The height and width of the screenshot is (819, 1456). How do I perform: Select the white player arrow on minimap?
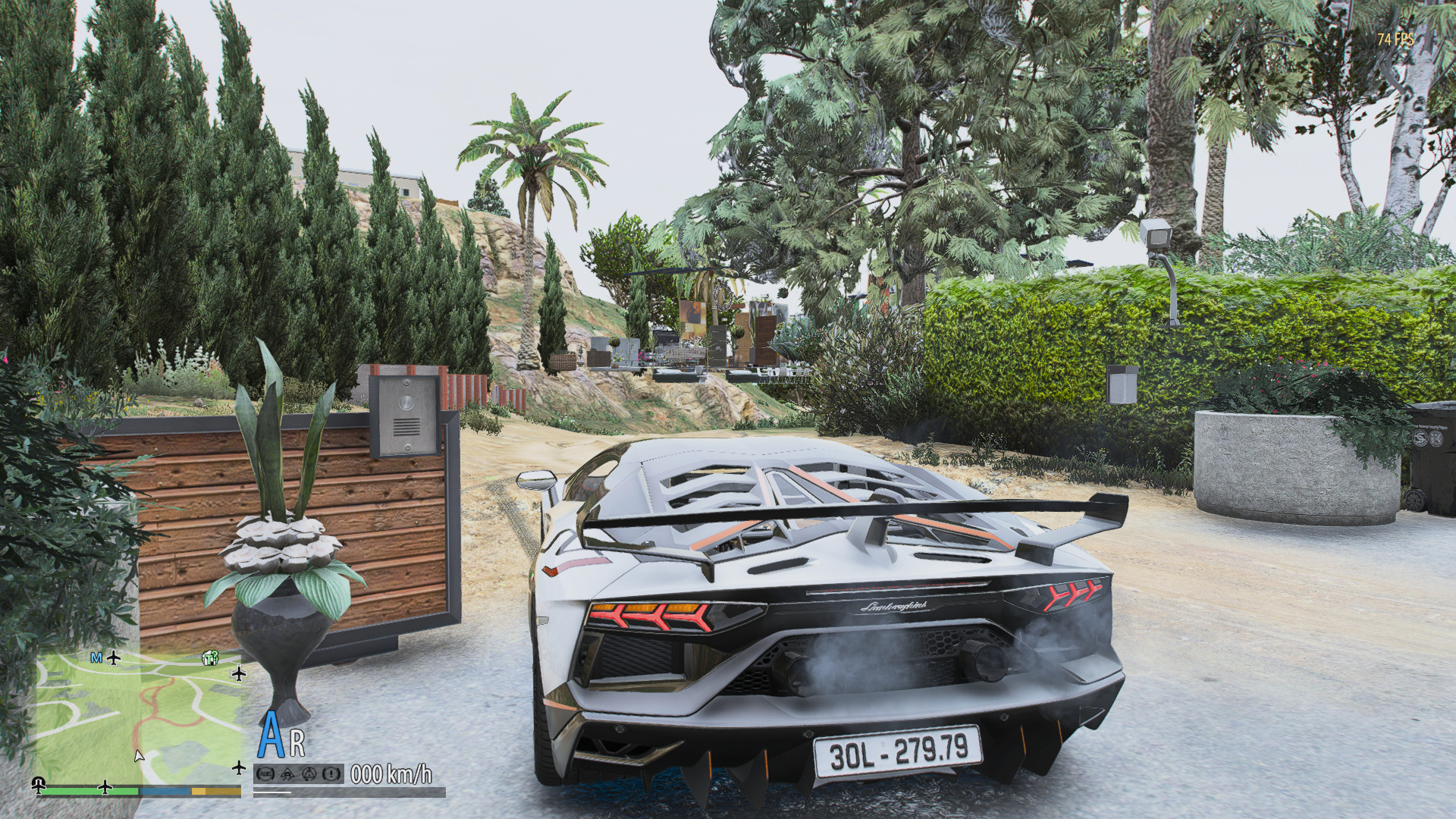[139, 755]
